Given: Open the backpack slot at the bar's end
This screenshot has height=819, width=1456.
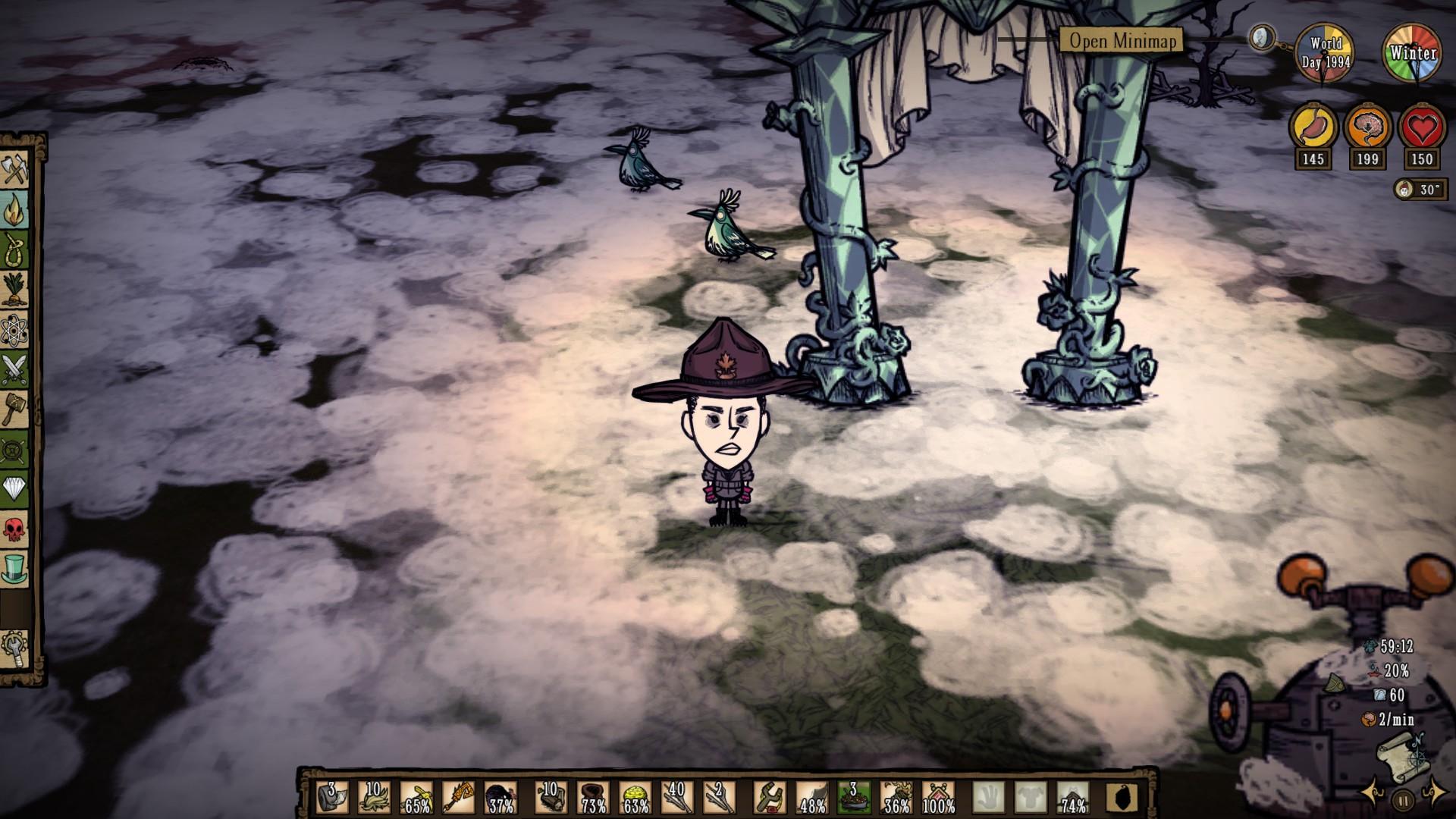Looking at the screenshot, I should [x=1122, y=798].
